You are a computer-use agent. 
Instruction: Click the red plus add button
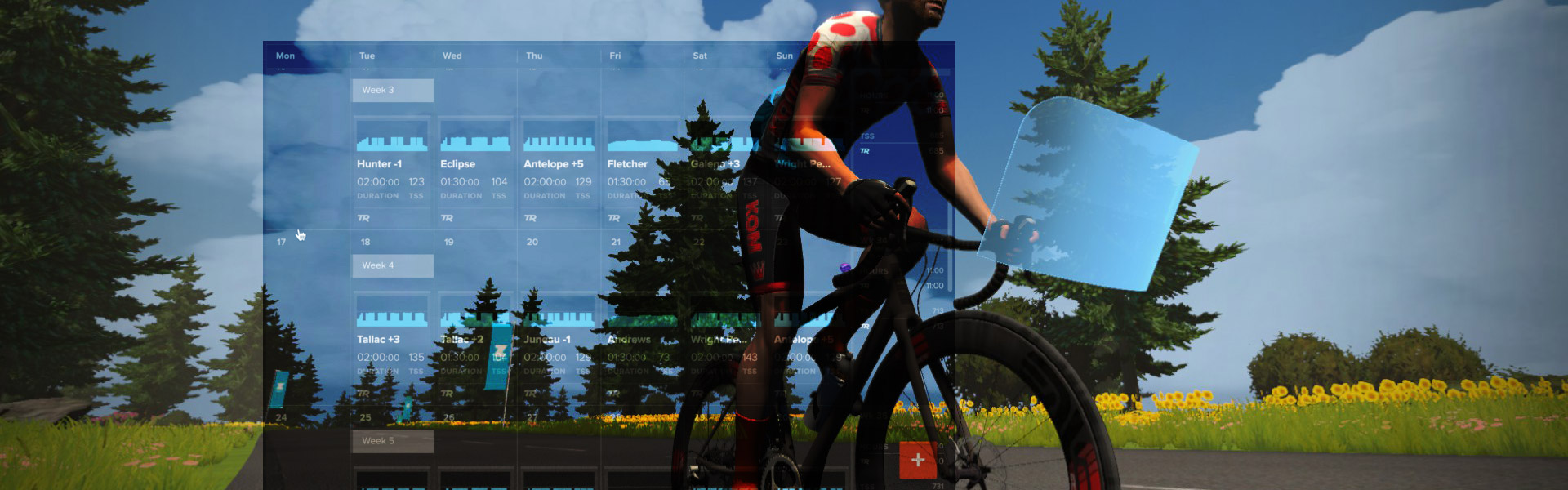click(917, 460)
